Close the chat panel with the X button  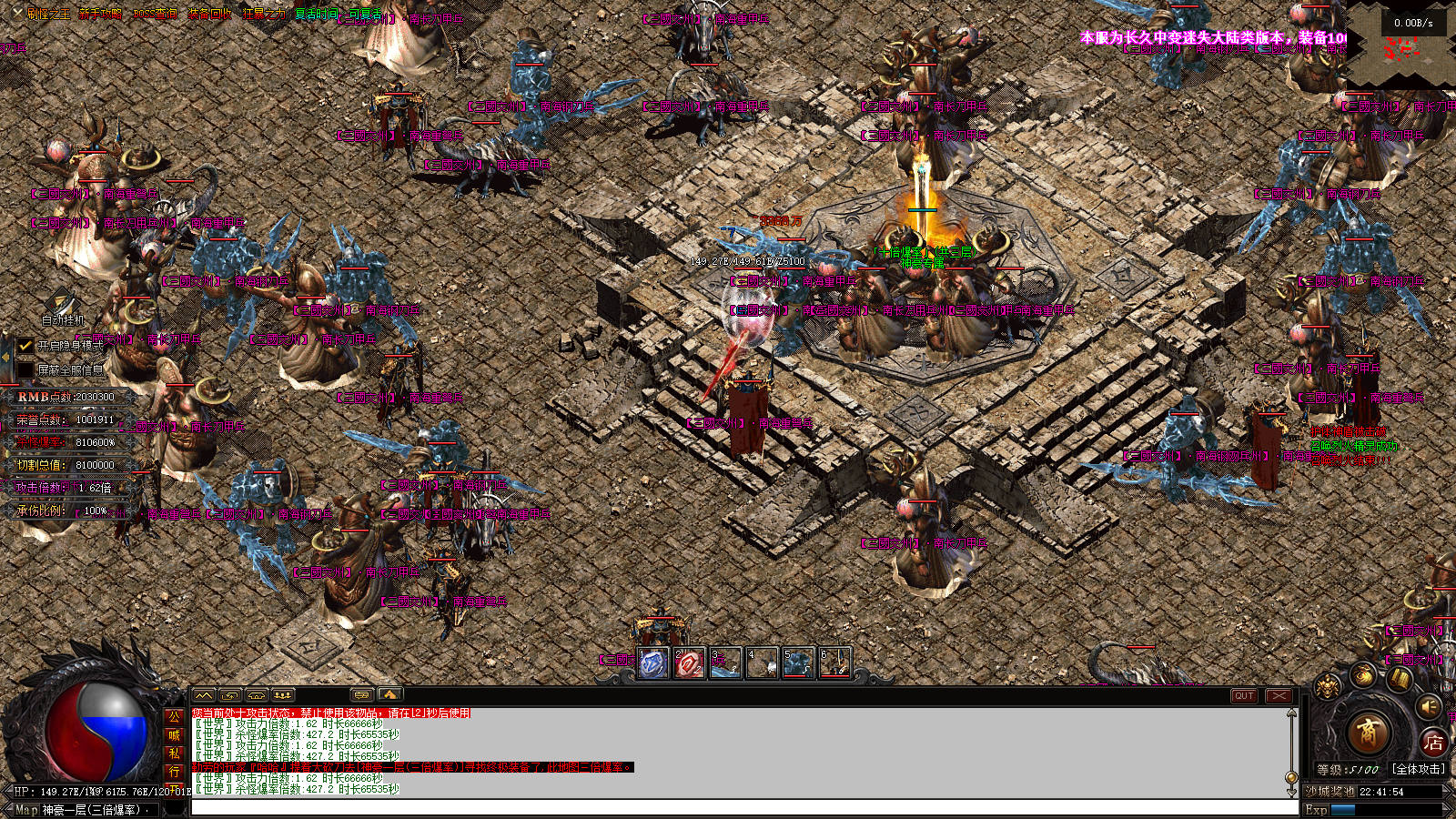click(x=1279, y=696)
